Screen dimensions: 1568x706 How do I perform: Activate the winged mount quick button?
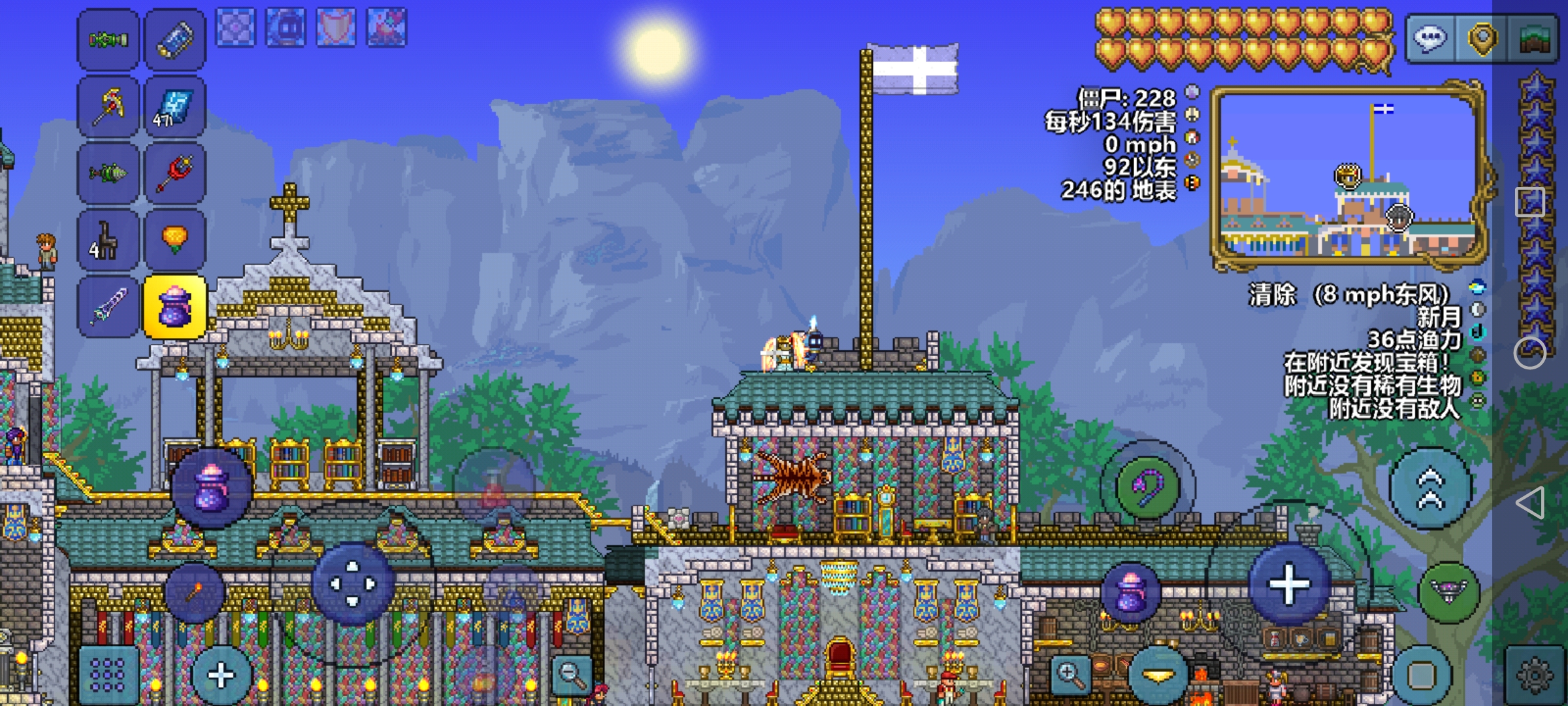1449,592
